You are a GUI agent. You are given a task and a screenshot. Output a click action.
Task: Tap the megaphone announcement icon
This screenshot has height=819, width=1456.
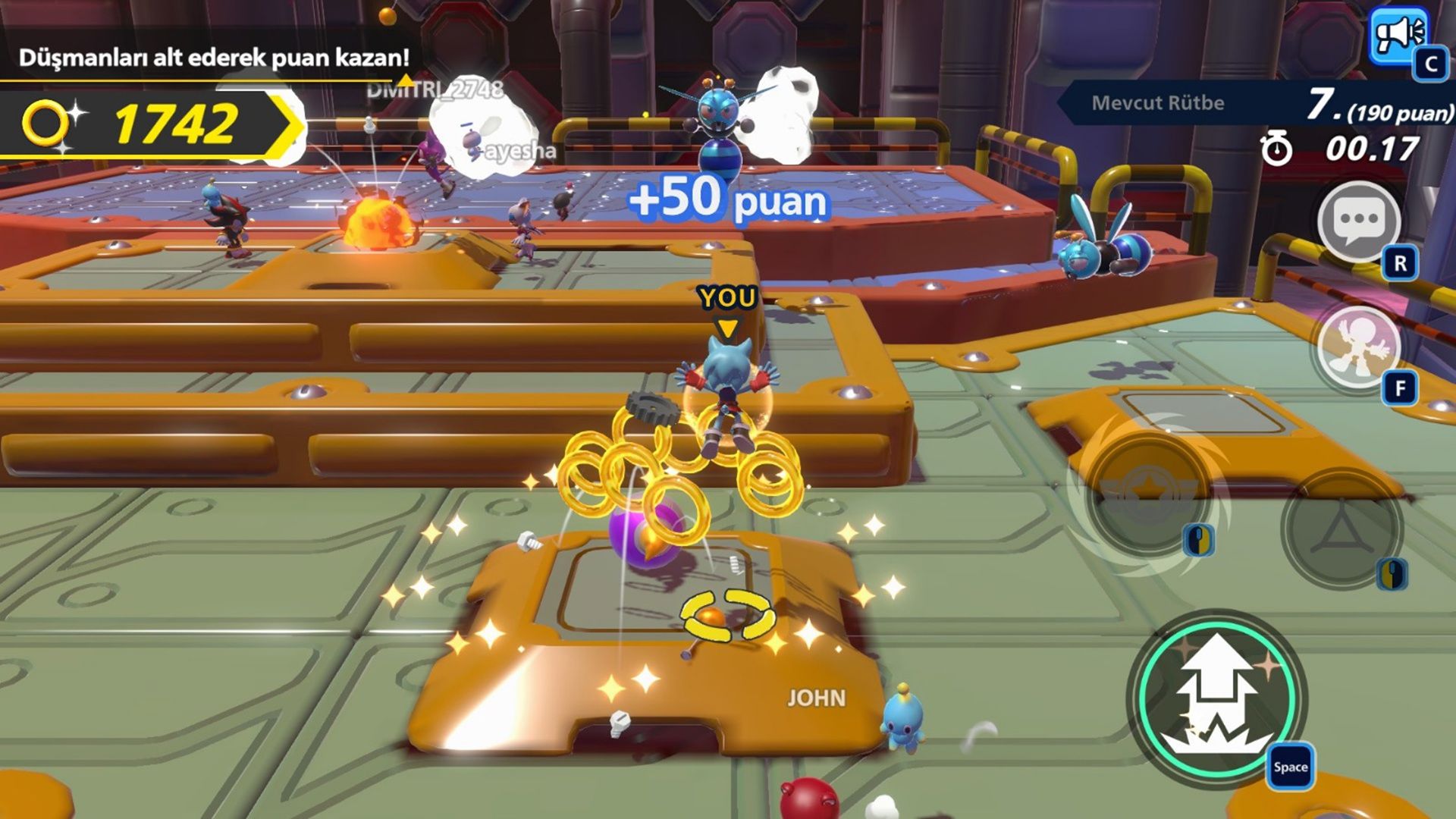pos(1399,37)
